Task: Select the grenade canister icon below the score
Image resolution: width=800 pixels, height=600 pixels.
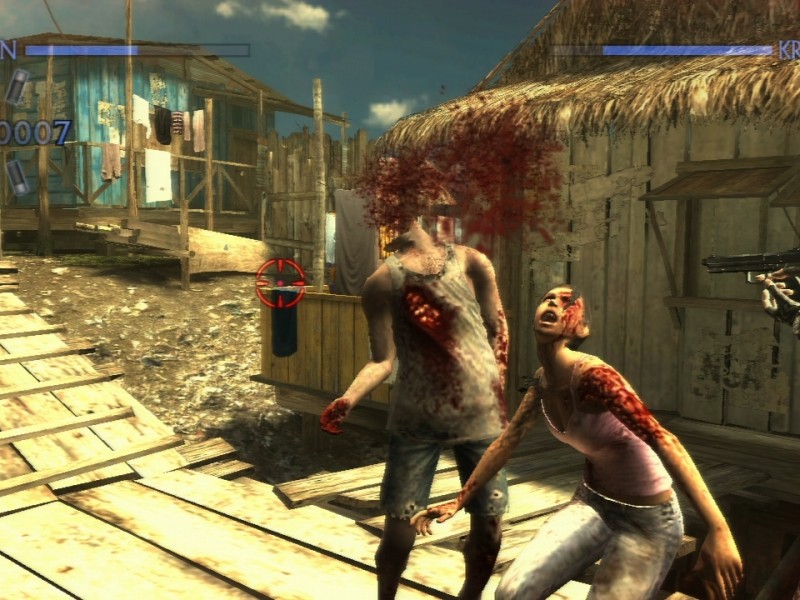Action: tap(17, 176)
